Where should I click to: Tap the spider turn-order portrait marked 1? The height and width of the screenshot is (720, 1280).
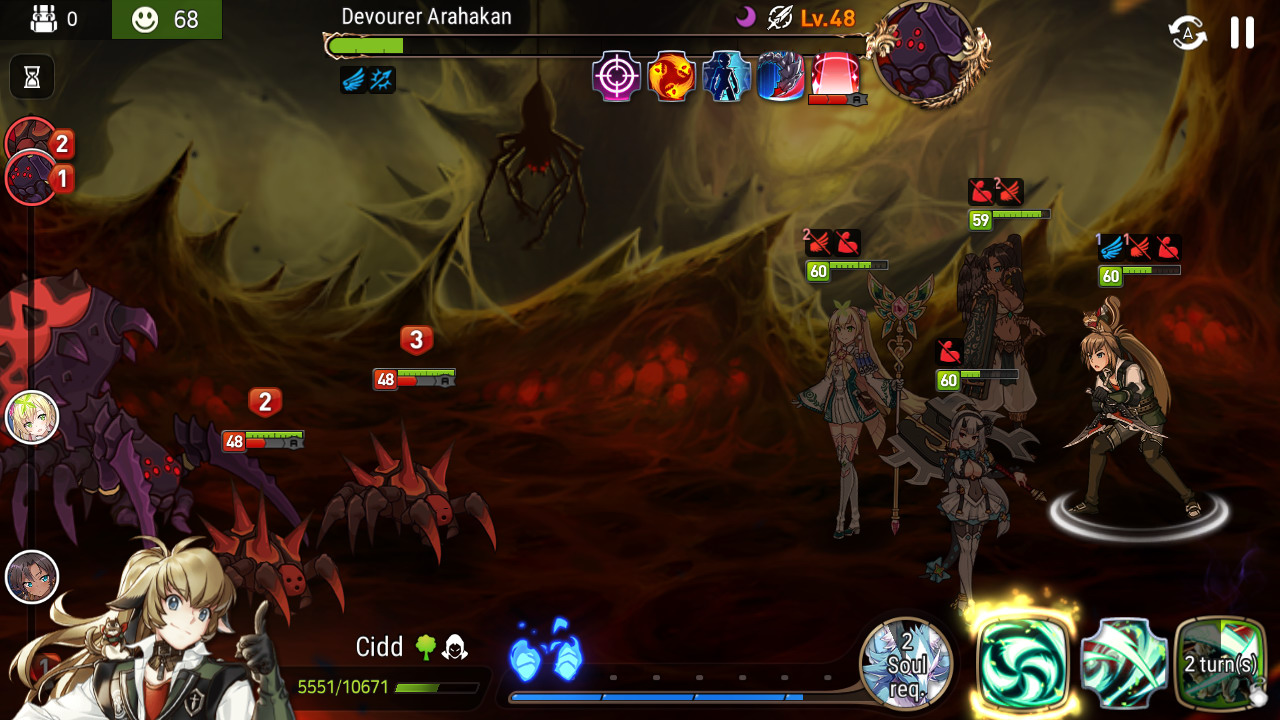pos(32,180)
